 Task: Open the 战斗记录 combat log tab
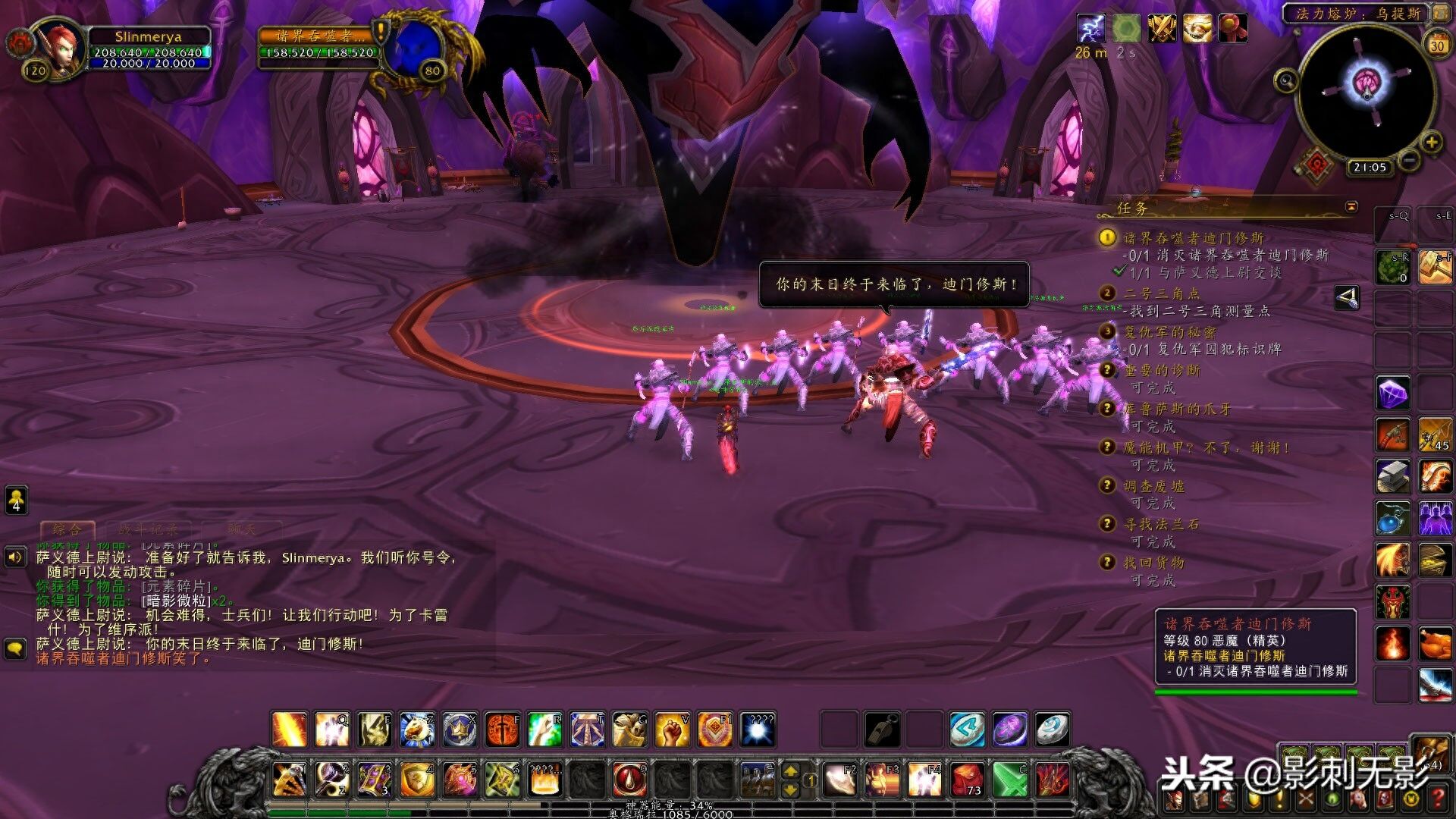click(x=148, y=529)
